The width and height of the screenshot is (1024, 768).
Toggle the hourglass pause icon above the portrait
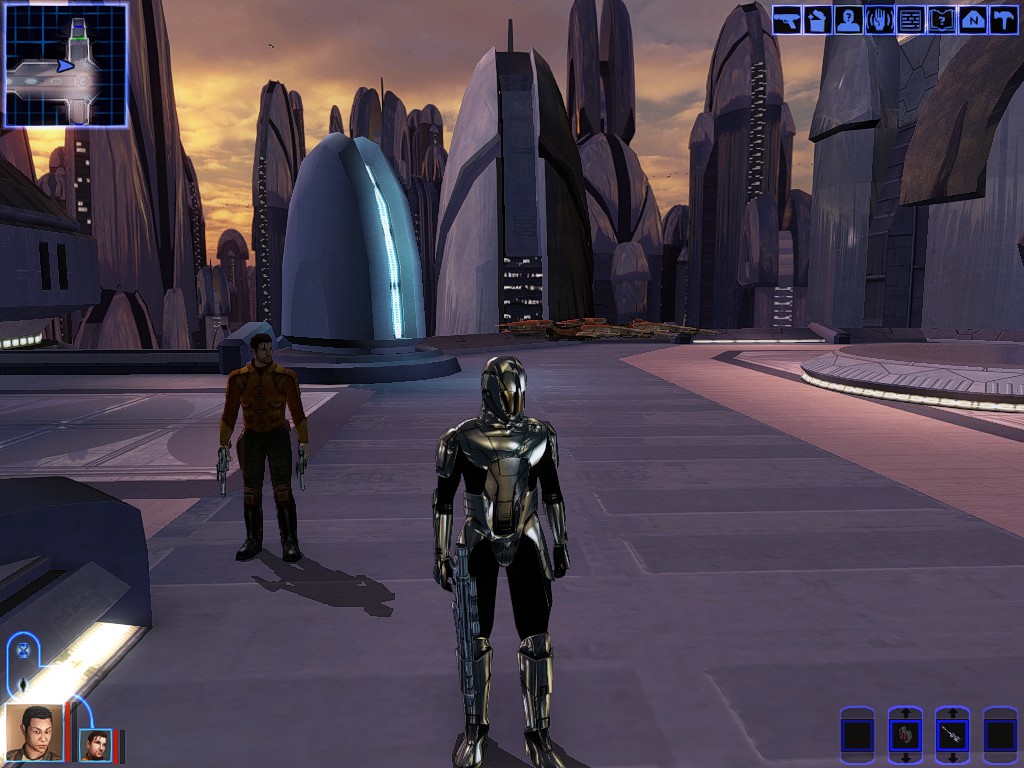23,651
